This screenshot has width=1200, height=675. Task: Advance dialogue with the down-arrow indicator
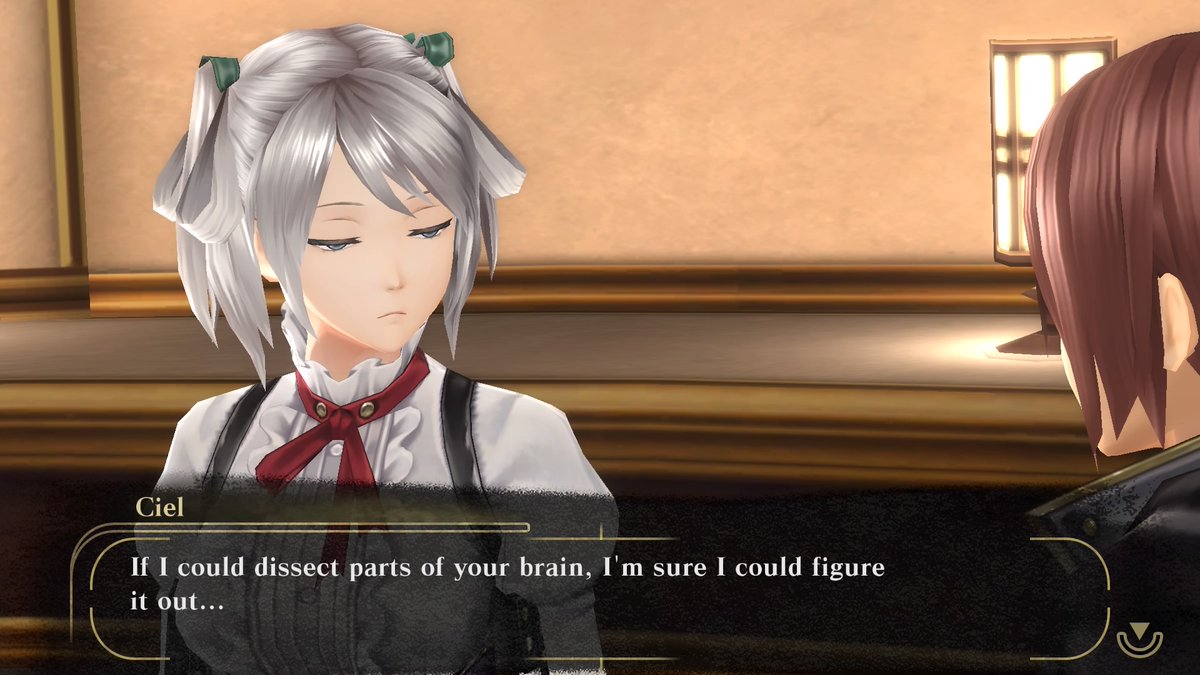(x=1139, y=636)
